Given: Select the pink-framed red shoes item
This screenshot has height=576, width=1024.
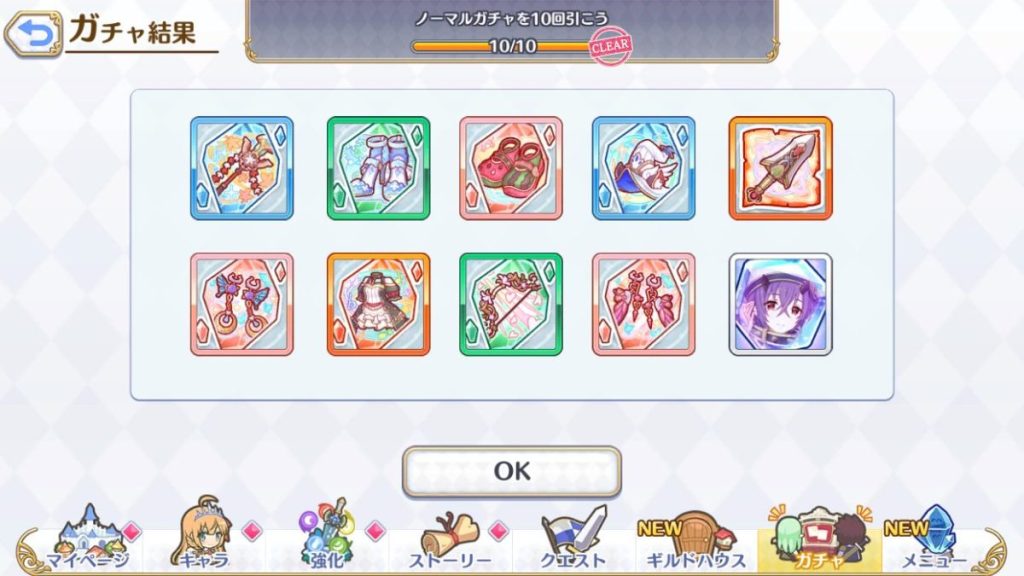Looking at the screenshot, I should [x=511, y=168].
